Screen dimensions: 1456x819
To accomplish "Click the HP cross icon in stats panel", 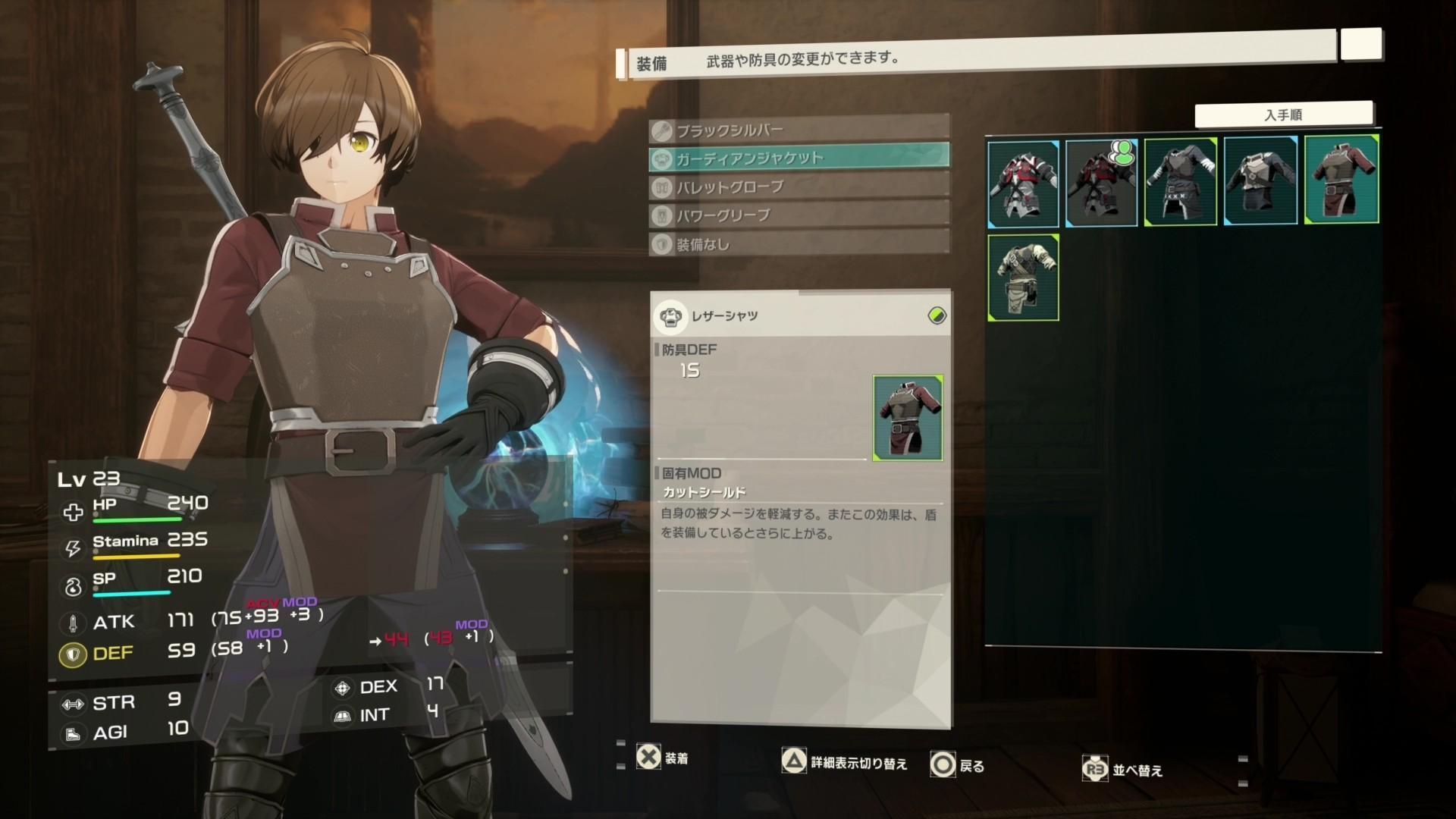I will [x=72, y=512].
